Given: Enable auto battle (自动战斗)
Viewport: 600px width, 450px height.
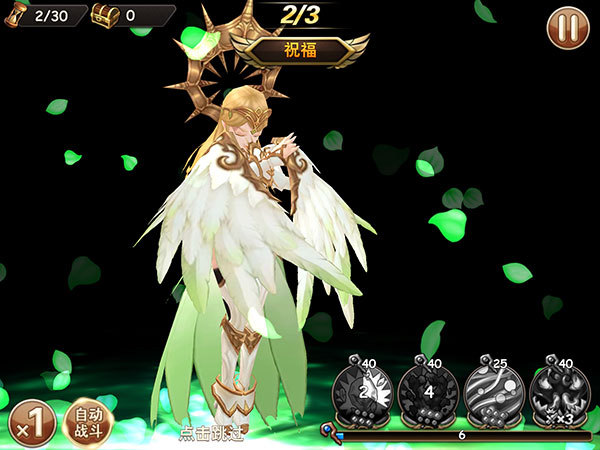Looking at the screenshot, I should point(89,421).
